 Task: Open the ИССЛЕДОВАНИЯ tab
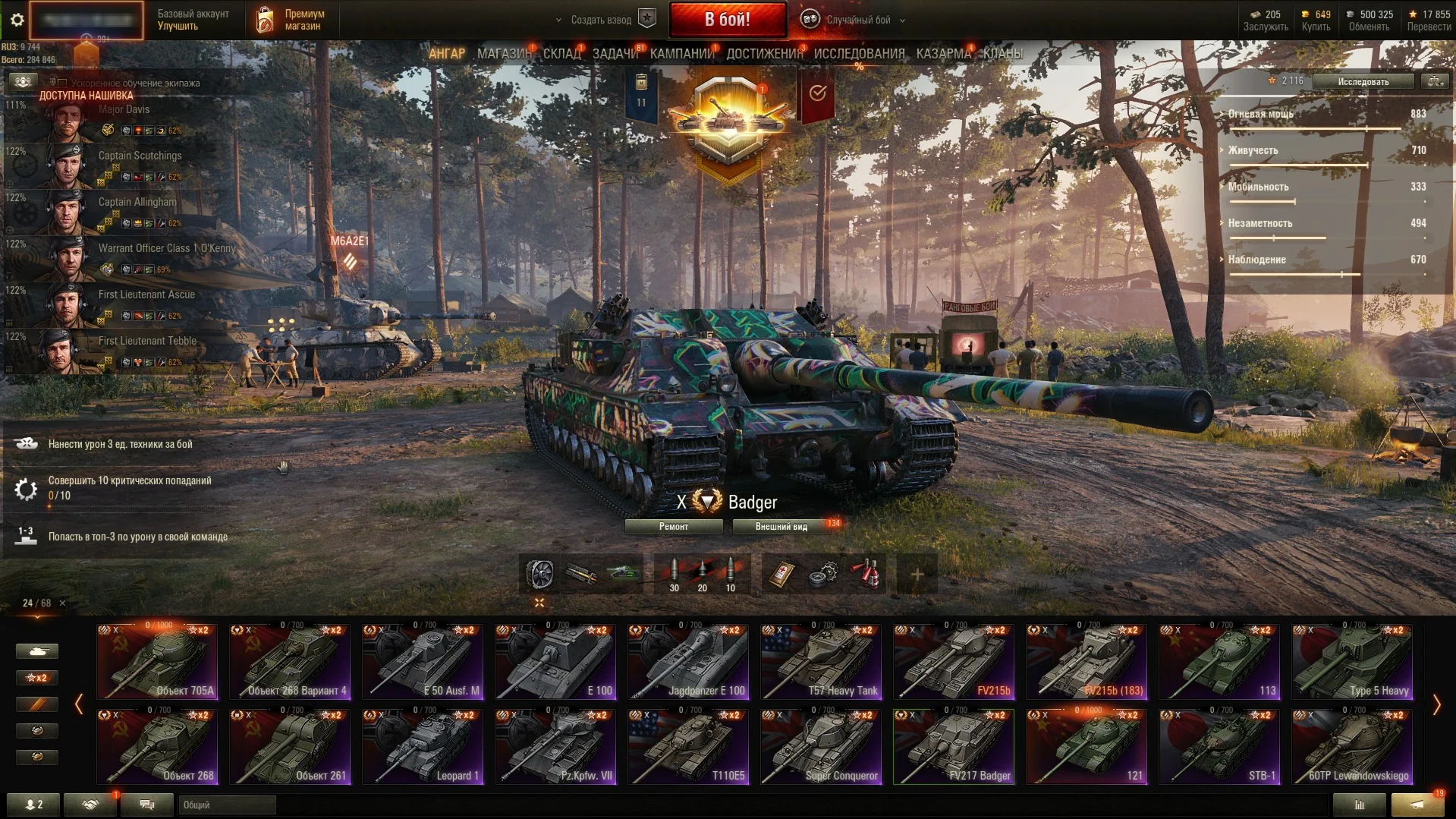(859, 53)
